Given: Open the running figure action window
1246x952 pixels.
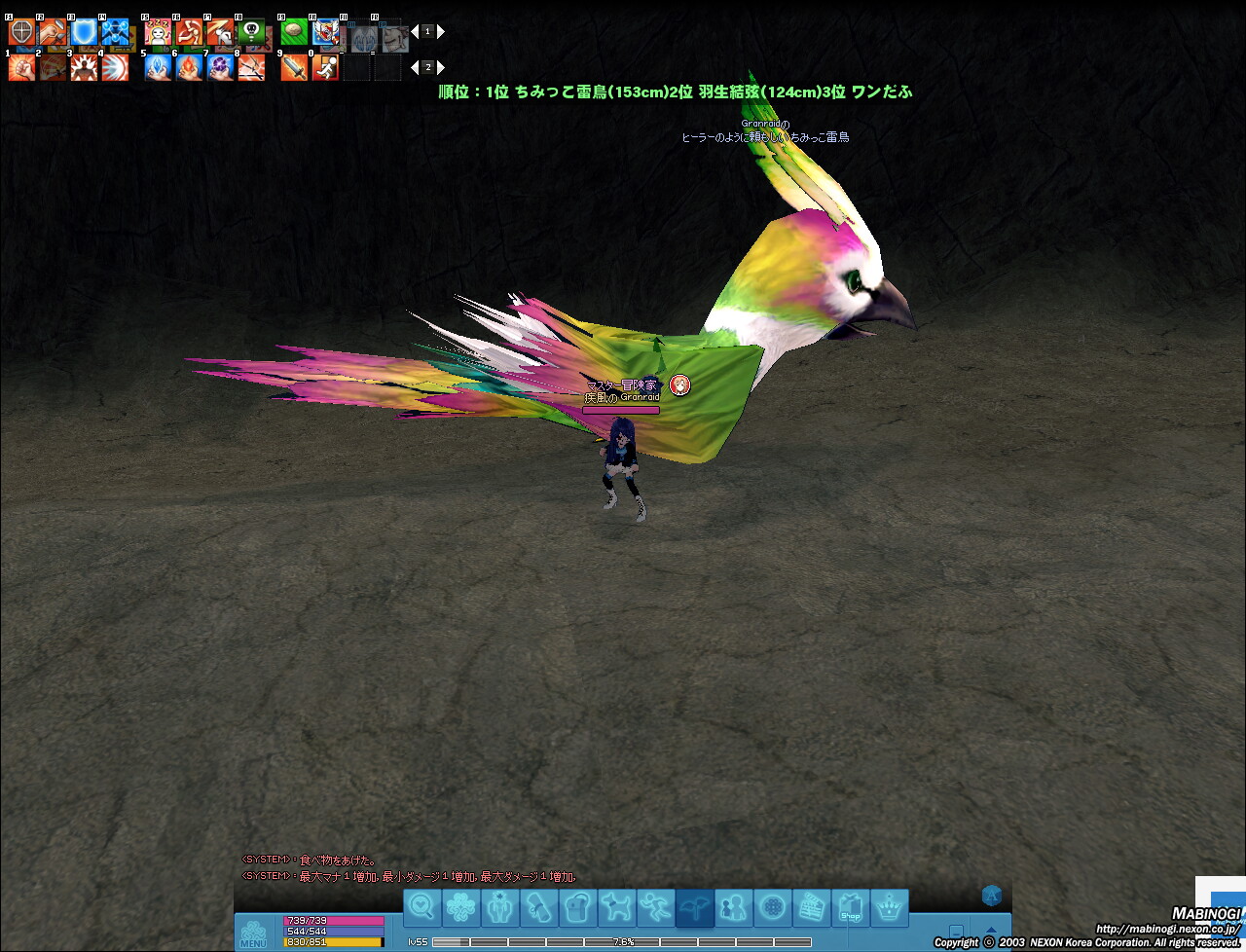Looking at the screenshot, I should pyautogui.click(x=656, y=908).
